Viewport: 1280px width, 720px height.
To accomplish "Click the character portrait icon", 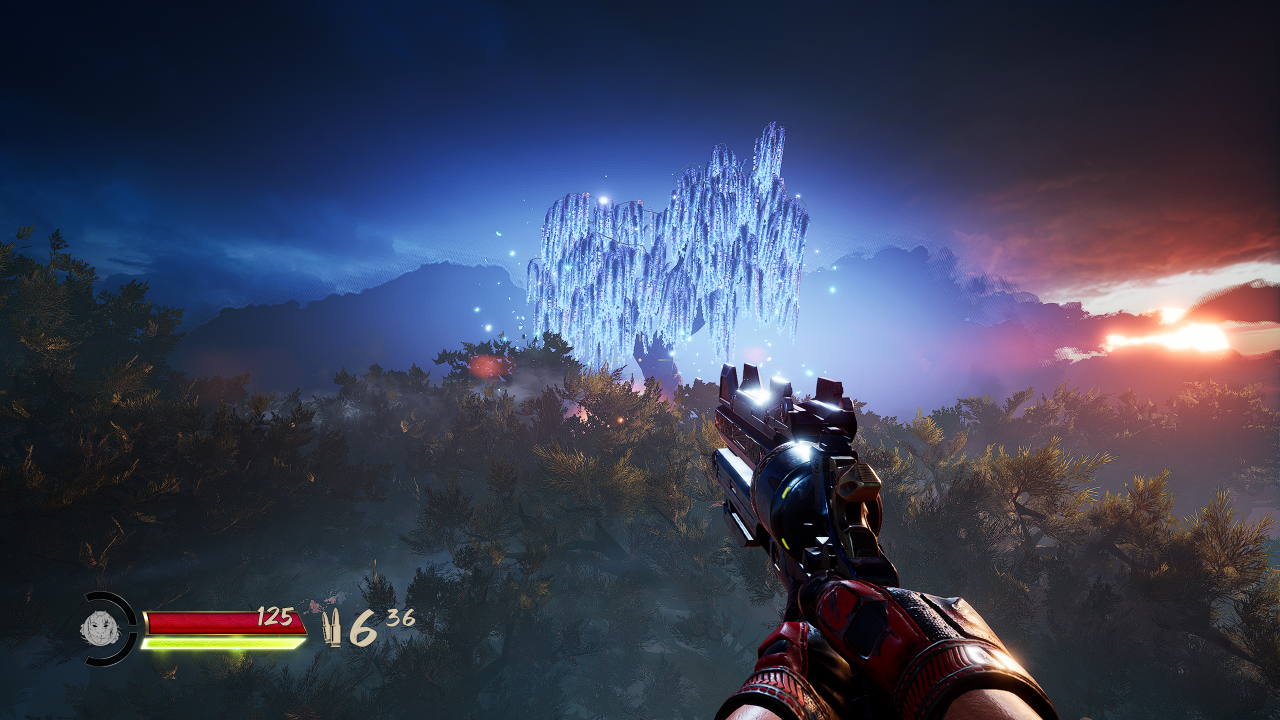I will (100, 629).
